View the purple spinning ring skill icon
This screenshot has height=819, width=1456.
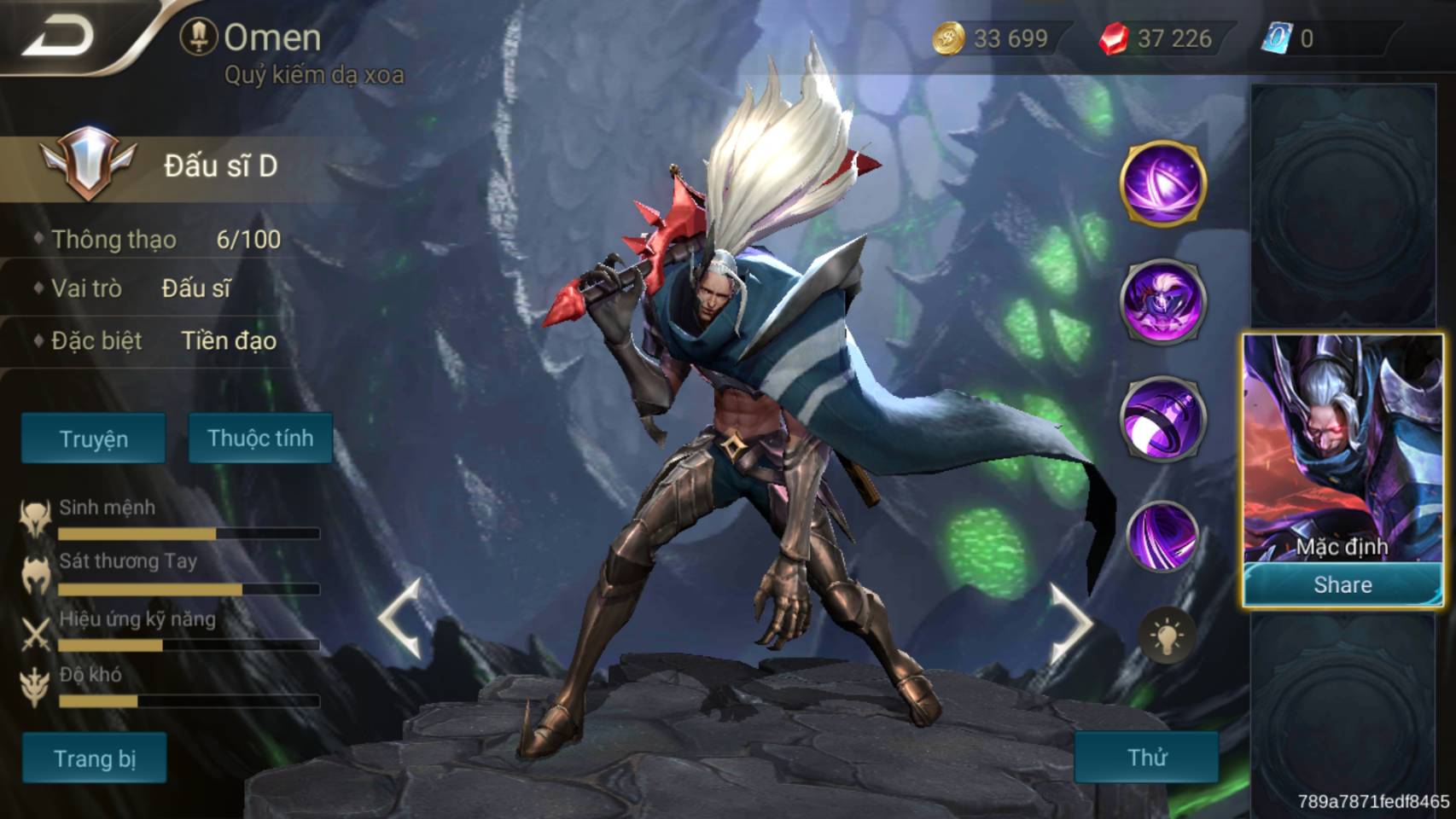[1162, 418]
